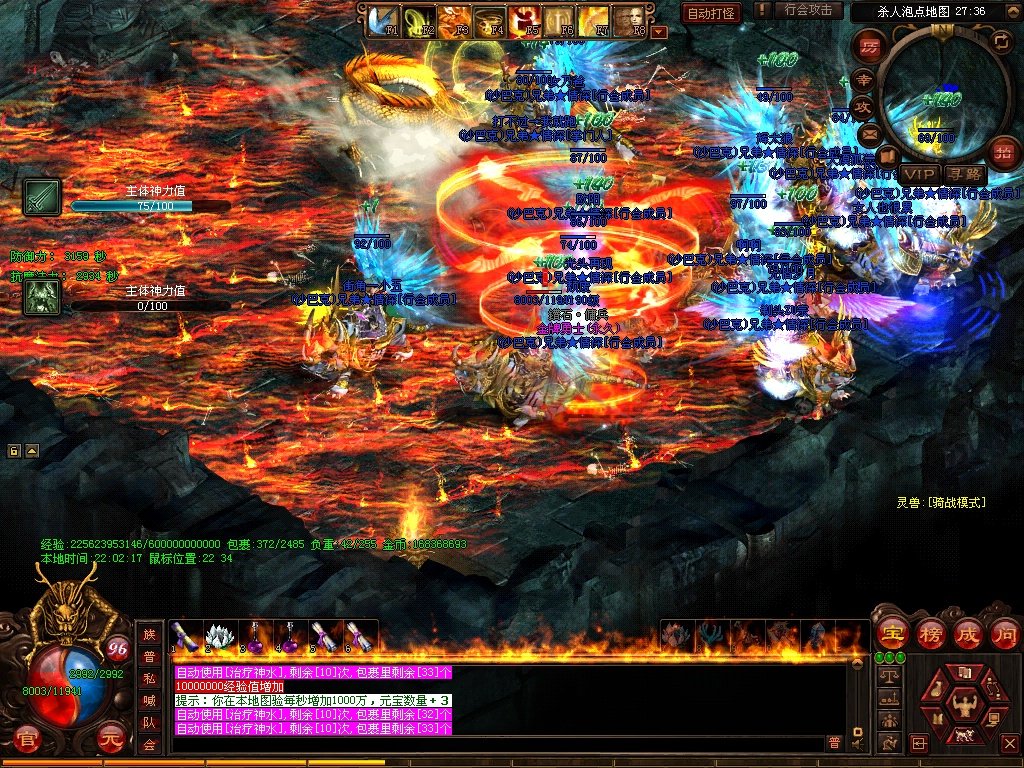
Task: Click the 成 achievements button
Action: point(968,634)
